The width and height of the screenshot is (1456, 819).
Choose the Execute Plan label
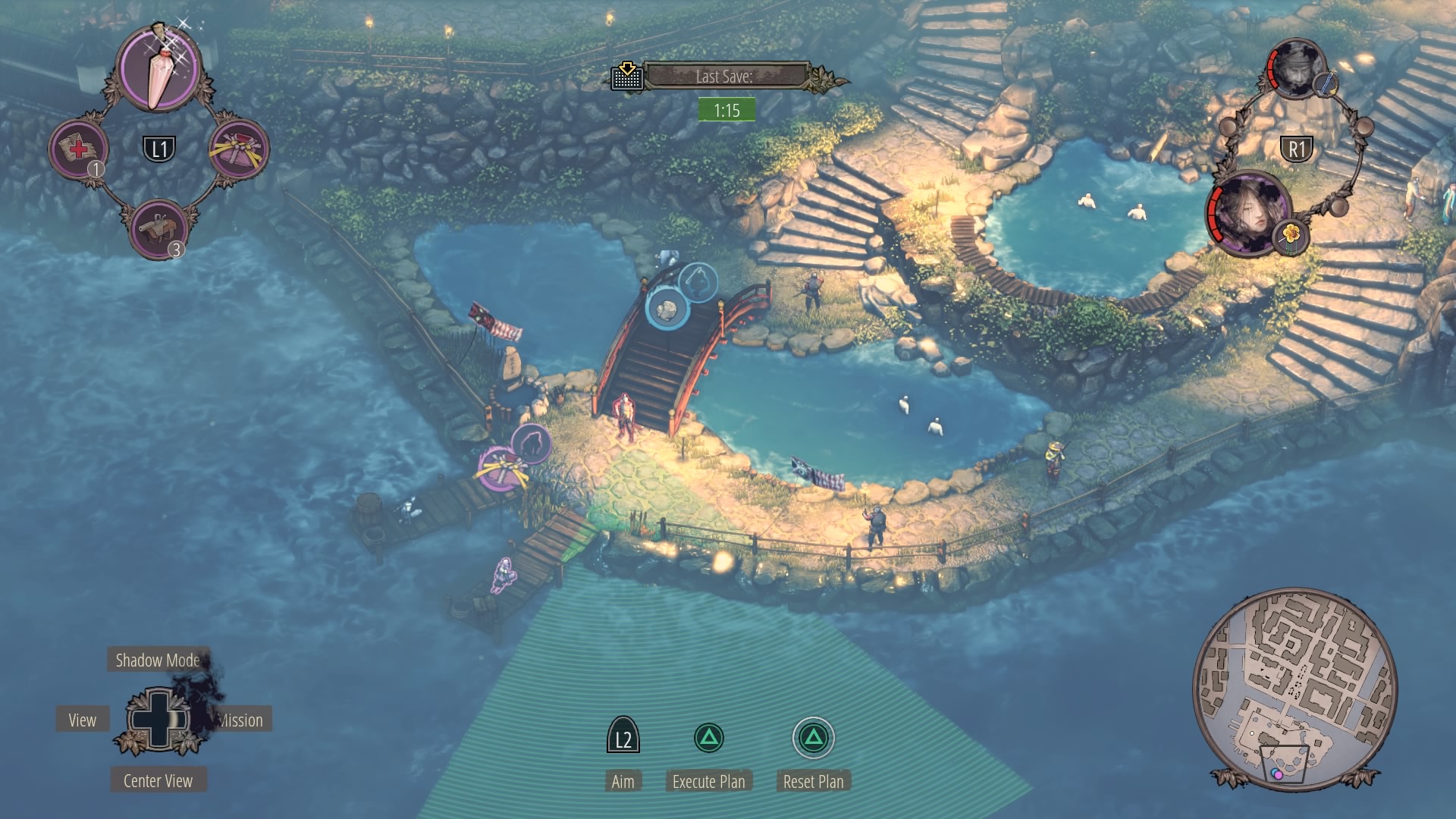tap(708, 782)
